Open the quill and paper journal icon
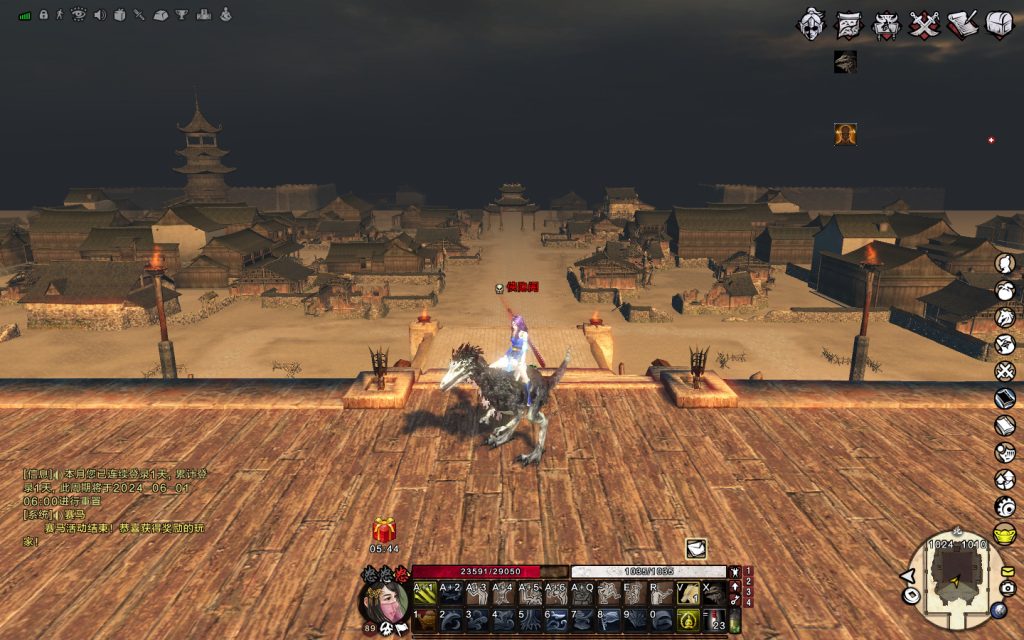This screenshot has width=1024, height=640. 961,24
